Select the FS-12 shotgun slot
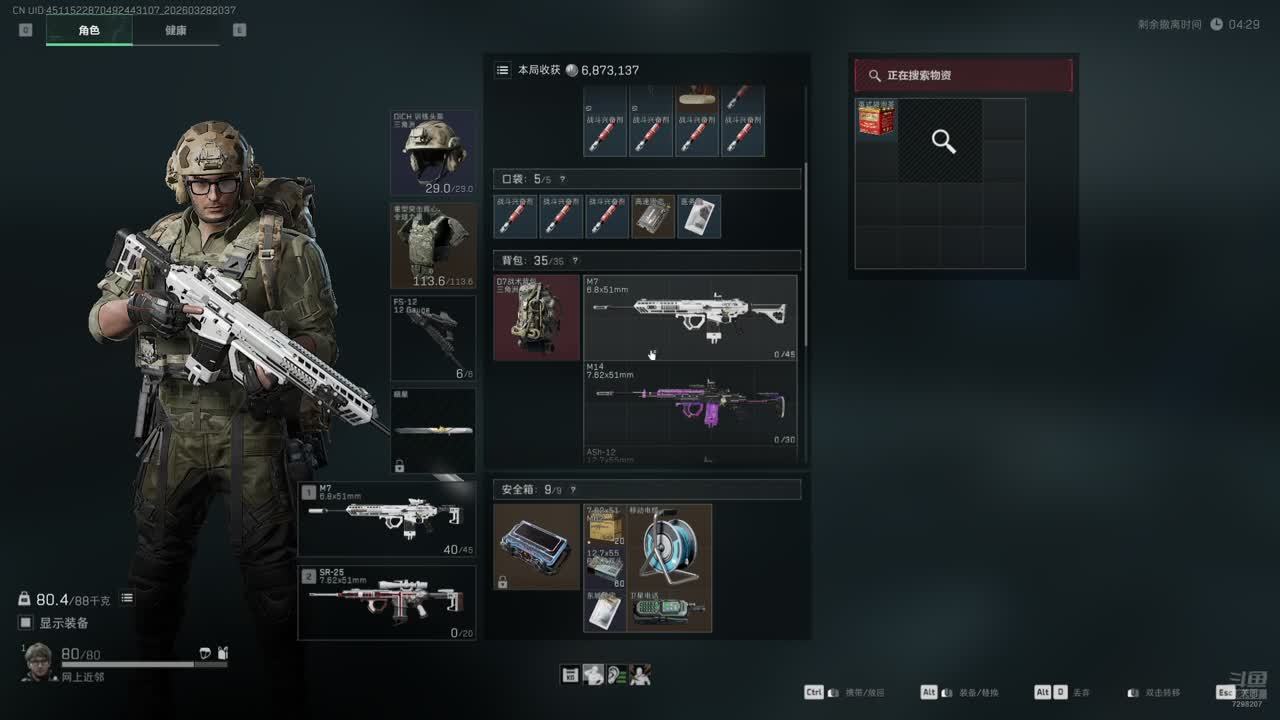The width and height of the screenshot is (1280, 720). [x=433, y=338]
